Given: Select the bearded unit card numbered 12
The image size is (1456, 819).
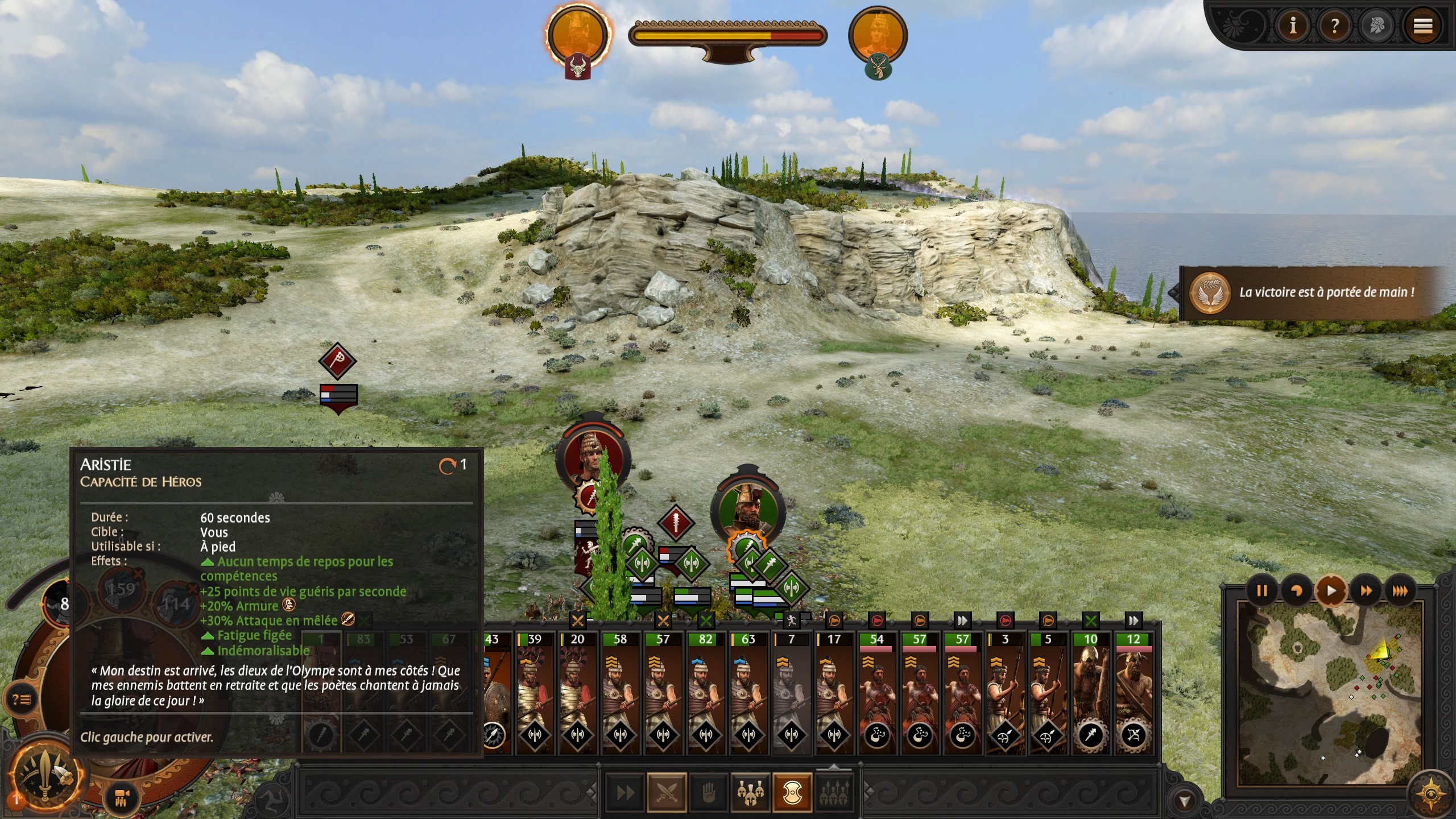Looking at the screenshot, I should click(x=1133, y=693).
